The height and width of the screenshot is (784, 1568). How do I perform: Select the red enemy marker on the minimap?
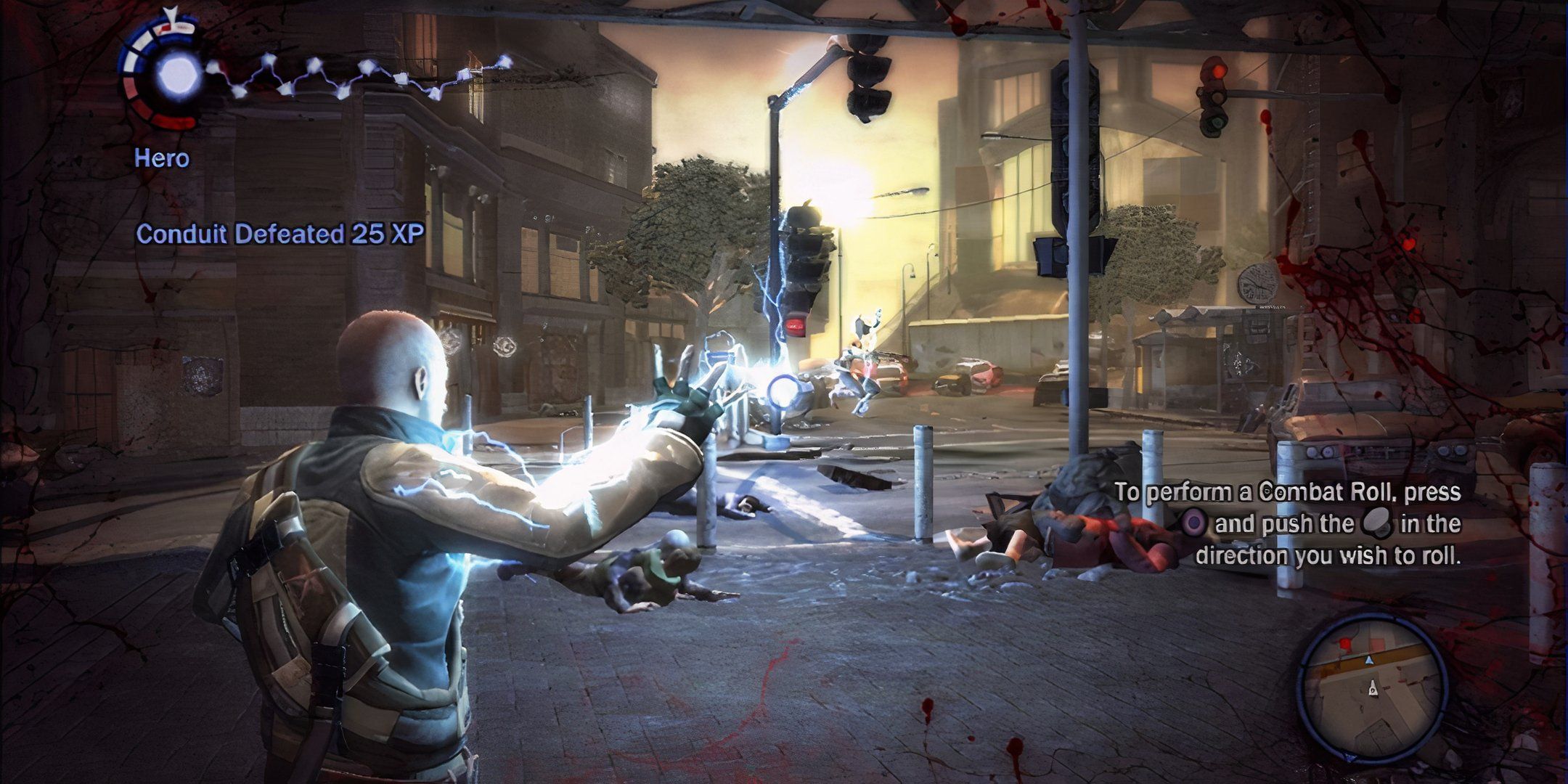1345,643
